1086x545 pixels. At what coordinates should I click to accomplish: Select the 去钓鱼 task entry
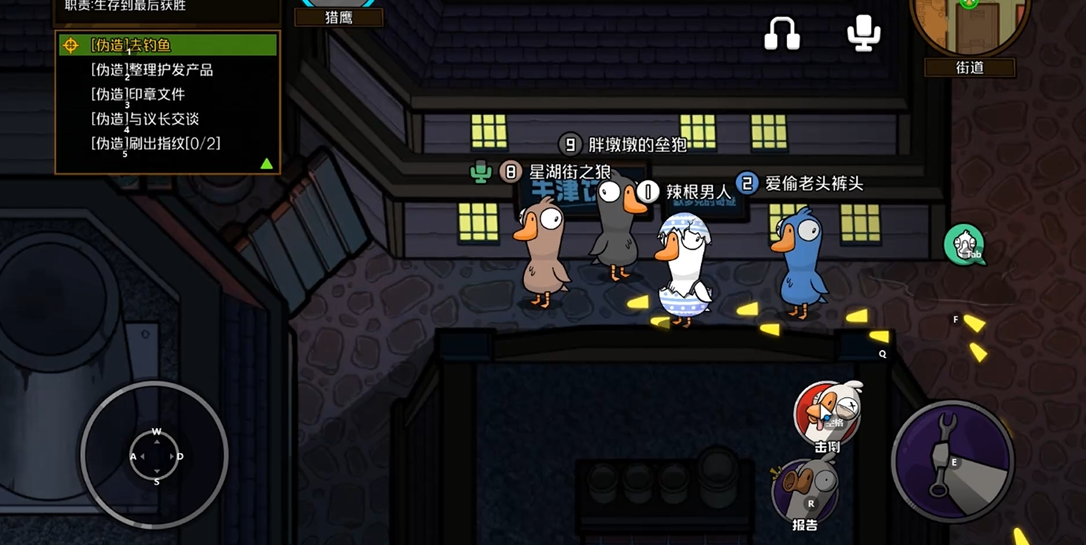167,45
